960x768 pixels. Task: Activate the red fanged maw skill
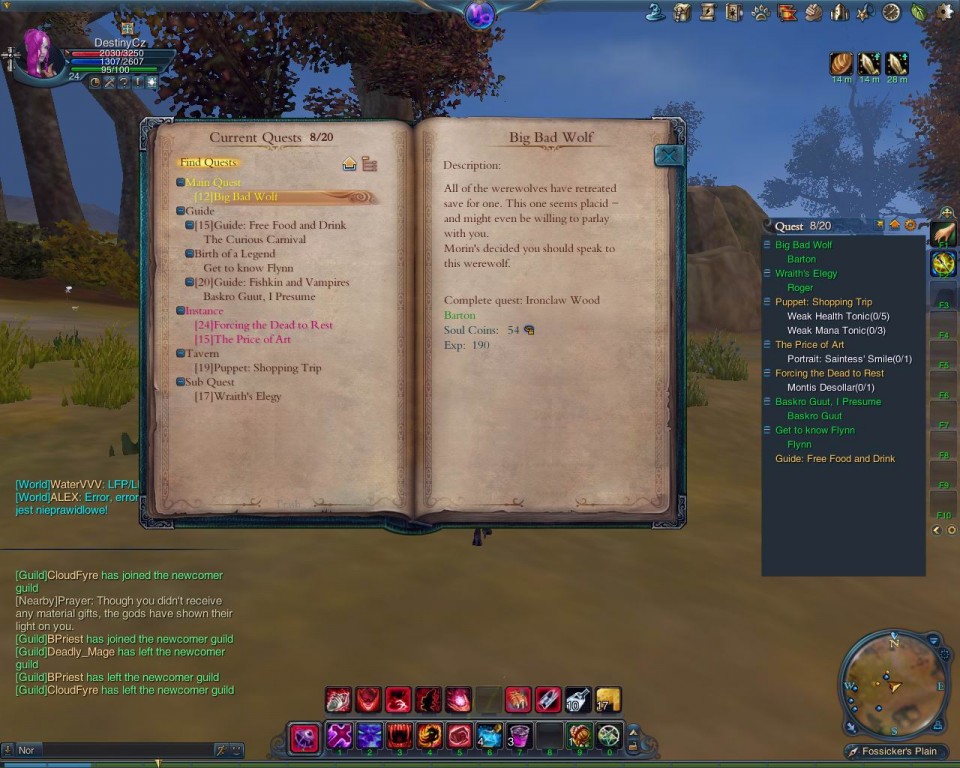click(x=399, y=737)
